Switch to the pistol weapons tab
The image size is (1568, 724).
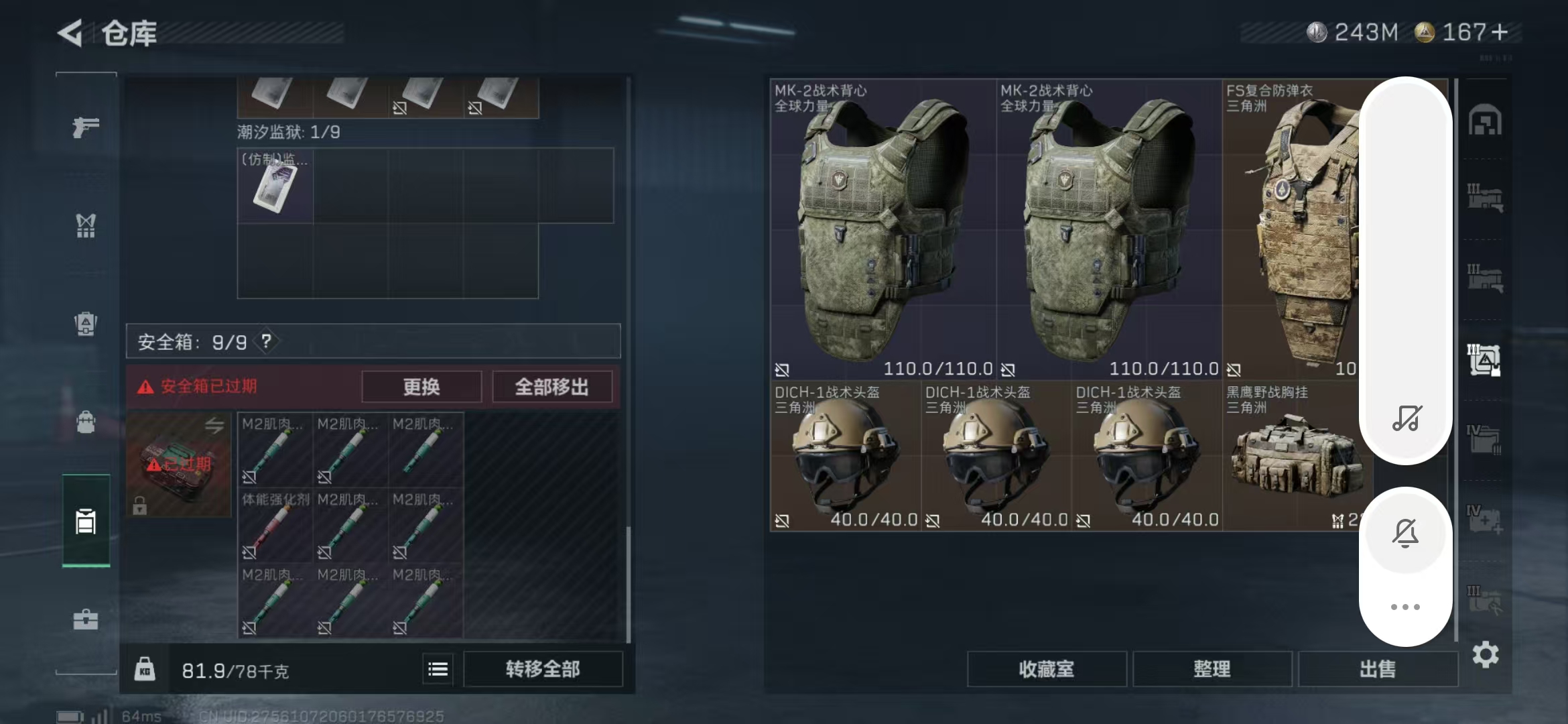point(86,127)
